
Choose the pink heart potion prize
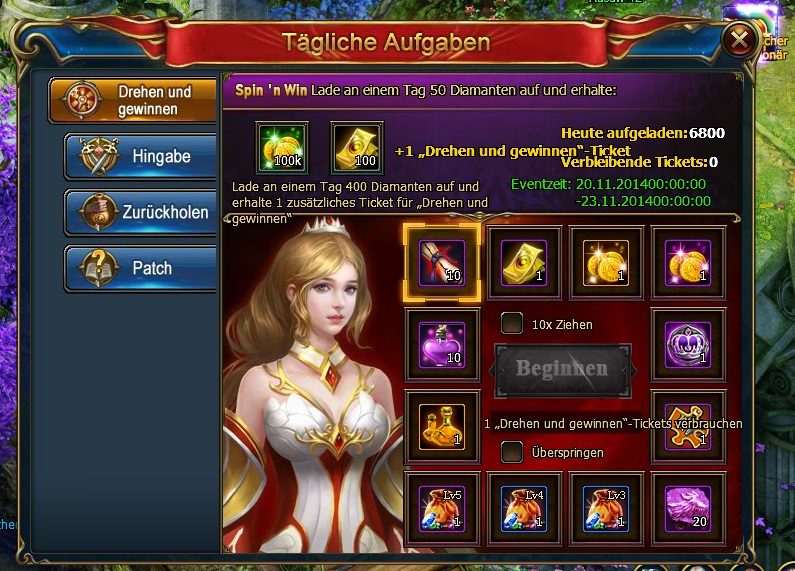(x=441, y=344)
